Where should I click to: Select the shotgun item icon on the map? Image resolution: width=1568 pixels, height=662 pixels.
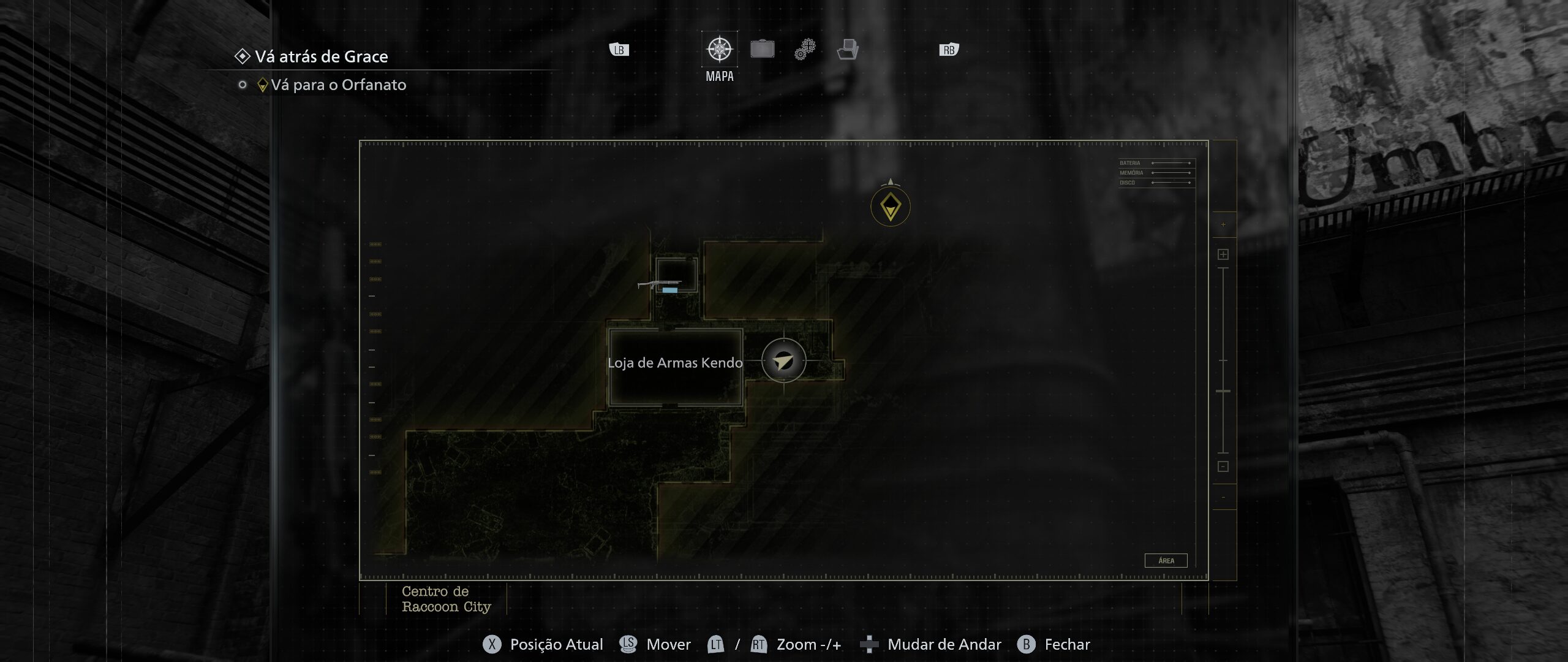point(659,284)
